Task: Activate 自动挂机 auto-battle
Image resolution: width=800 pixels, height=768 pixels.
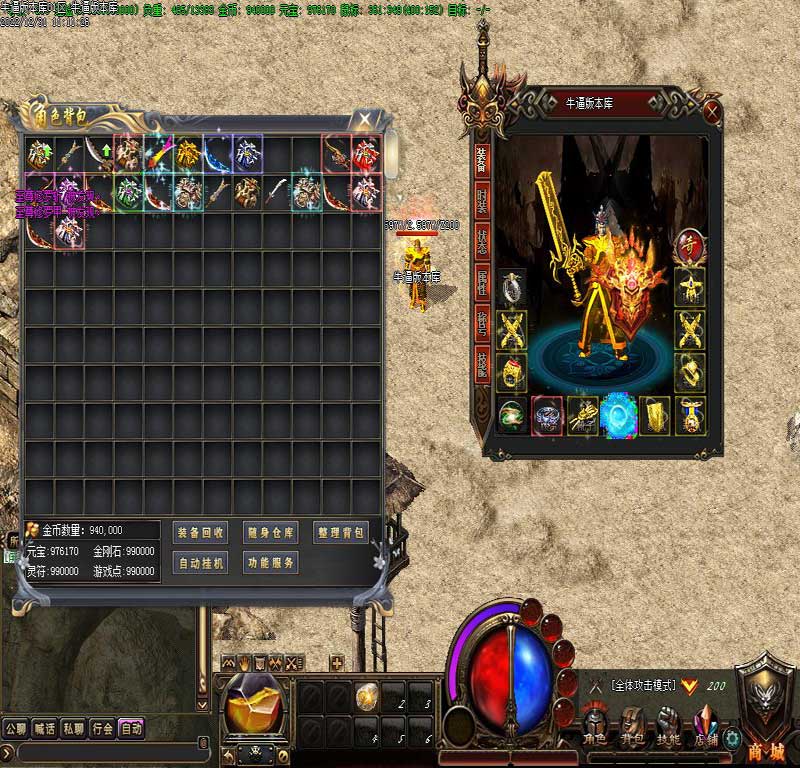Action: tap(200, 563)
